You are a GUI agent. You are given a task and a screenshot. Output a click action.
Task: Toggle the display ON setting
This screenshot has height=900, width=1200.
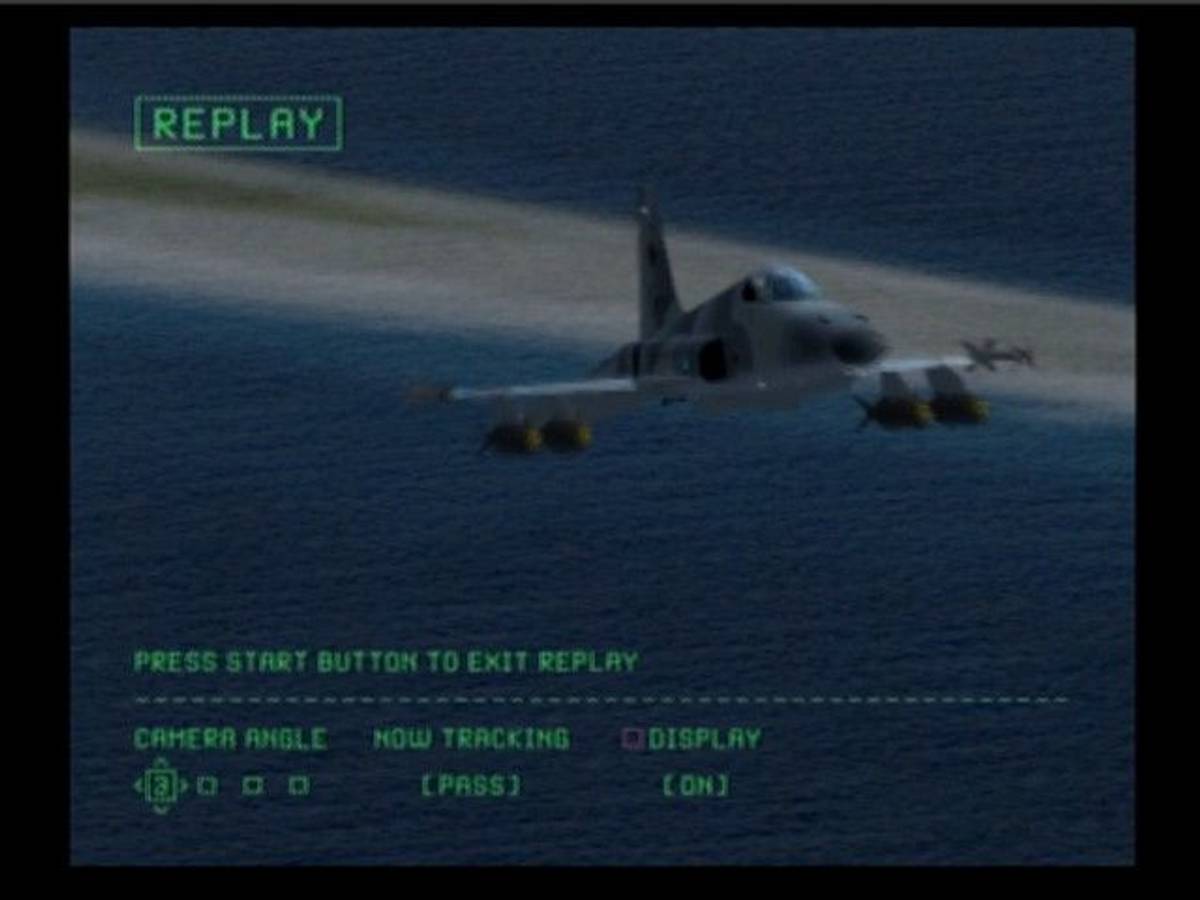pyautogui.click(x=696, y=786)
